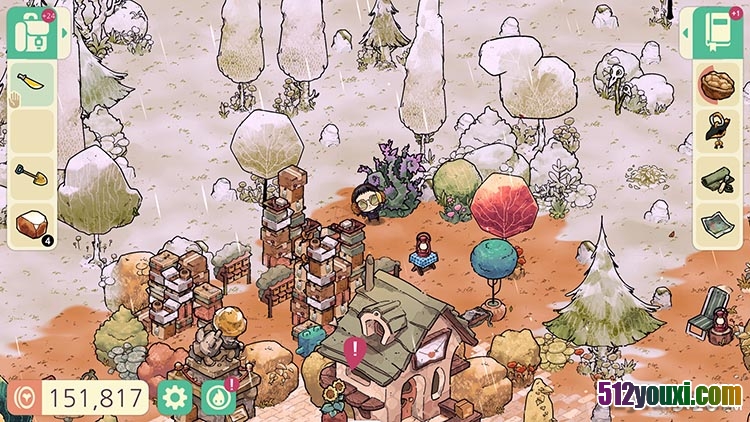
Task: Open the backpack inventory
Action: click(x=28, y=32)
